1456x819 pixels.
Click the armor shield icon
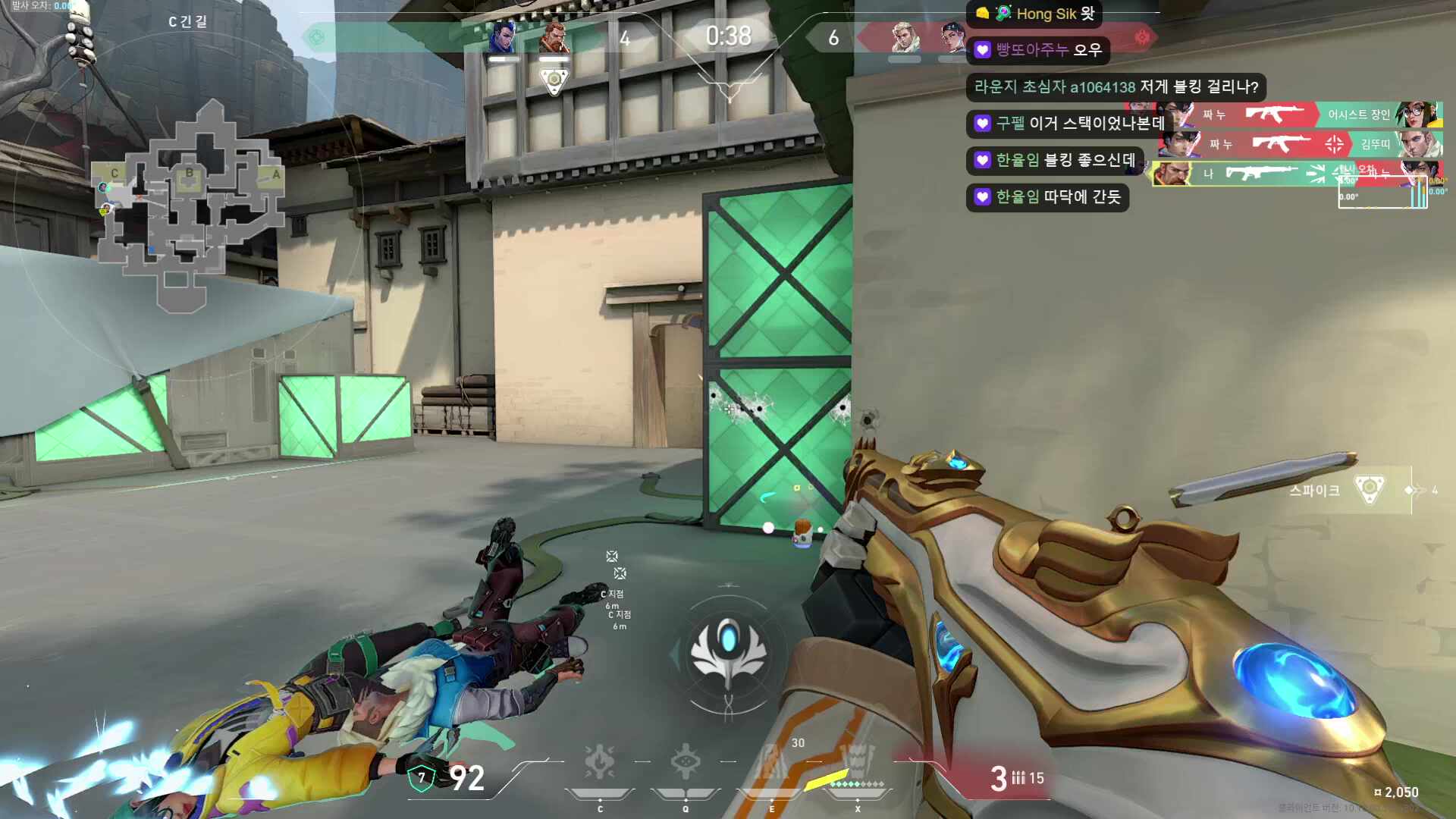[x=422, y=777]
